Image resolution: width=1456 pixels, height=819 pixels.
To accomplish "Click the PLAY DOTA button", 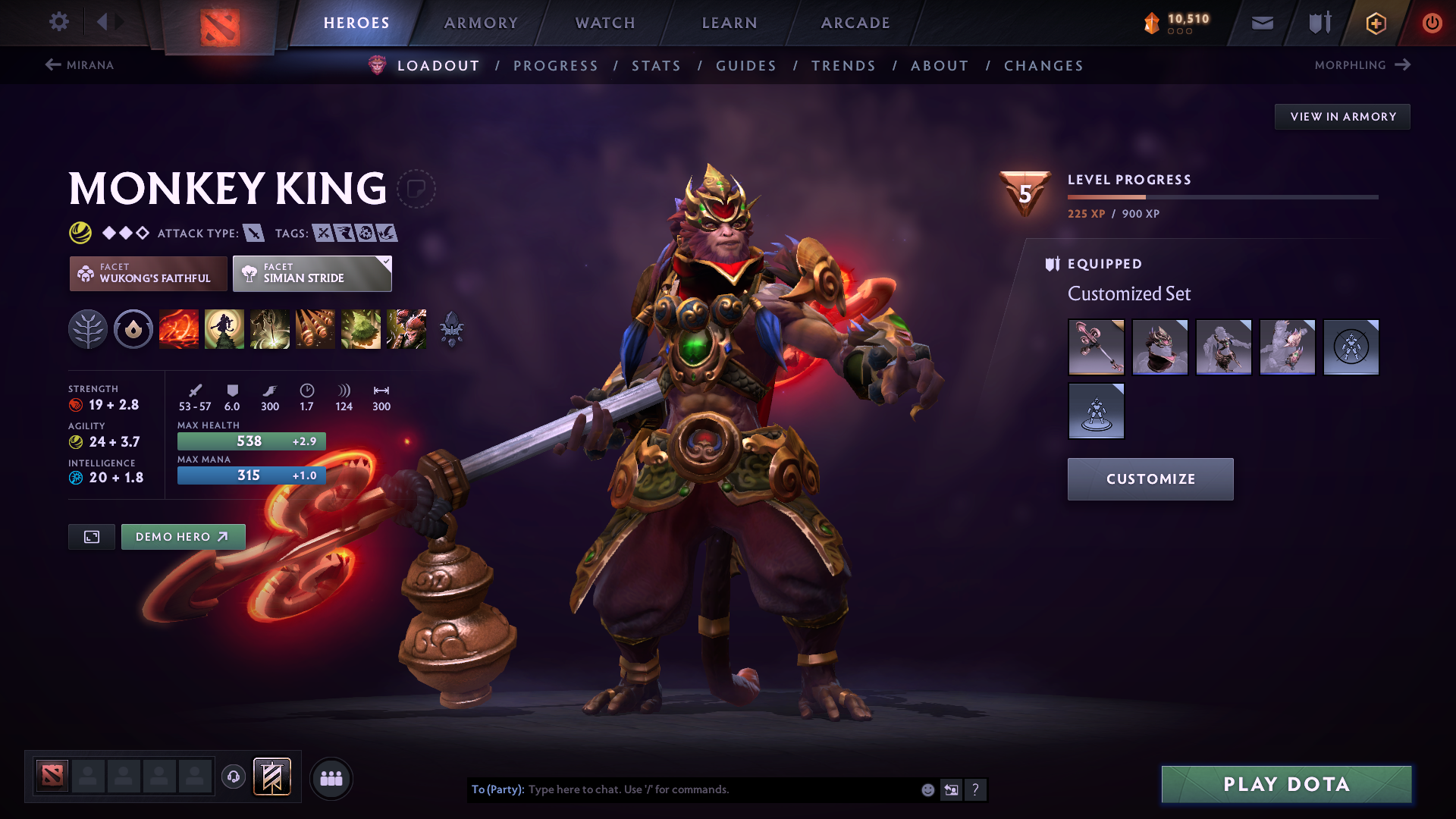I will coord(1285,785).
